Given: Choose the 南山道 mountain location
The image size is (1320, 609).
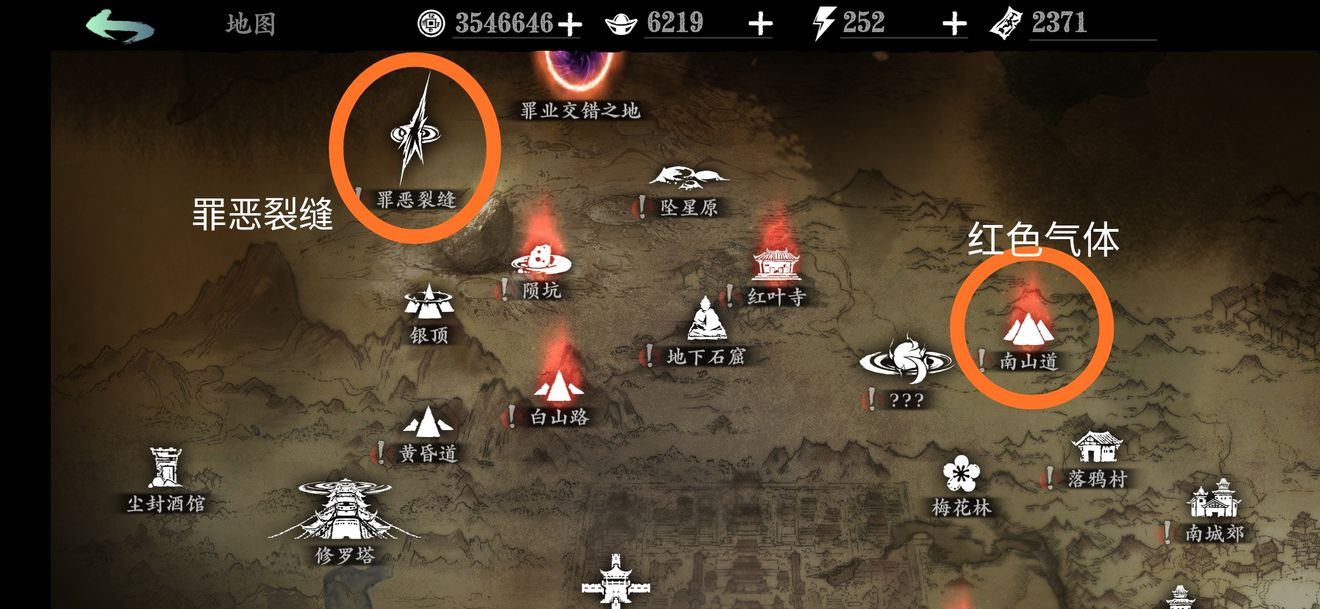Looking at the screenshot, I should point(1029,330).
